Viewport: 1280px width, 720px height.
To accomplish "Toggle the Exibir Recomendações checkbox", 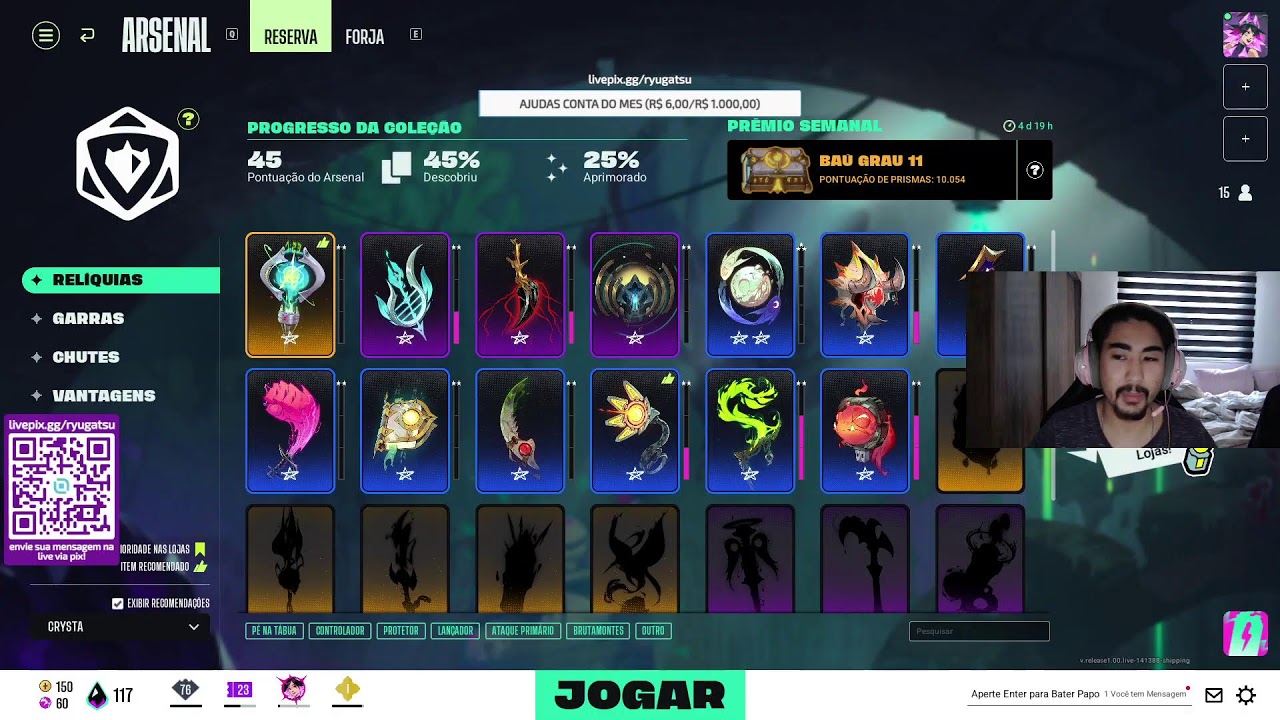I will [x=118, y=604].
